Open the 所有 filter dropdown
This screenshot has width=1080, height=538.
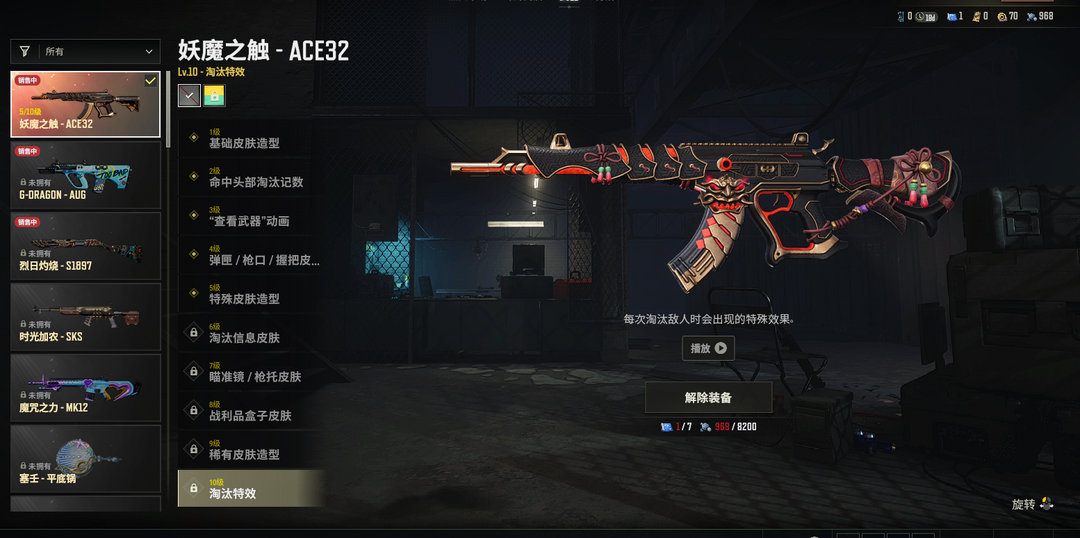coord(85,51)
